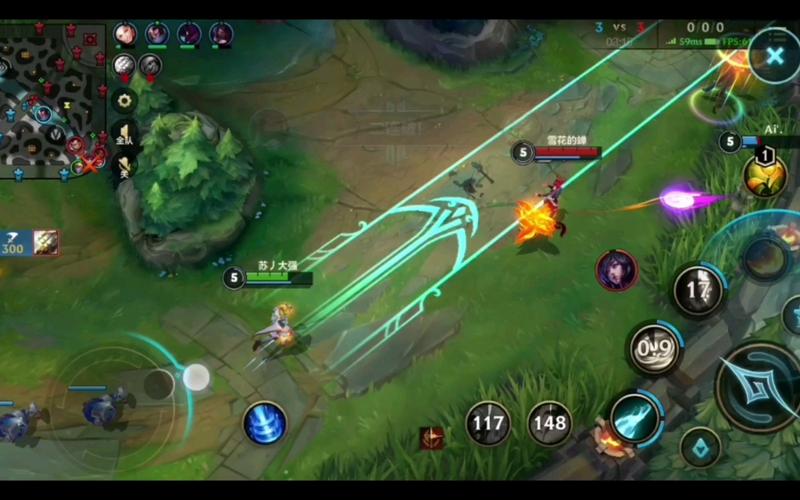
Task: Cancel the skill cast with the X button
Action: pos(774,55)
